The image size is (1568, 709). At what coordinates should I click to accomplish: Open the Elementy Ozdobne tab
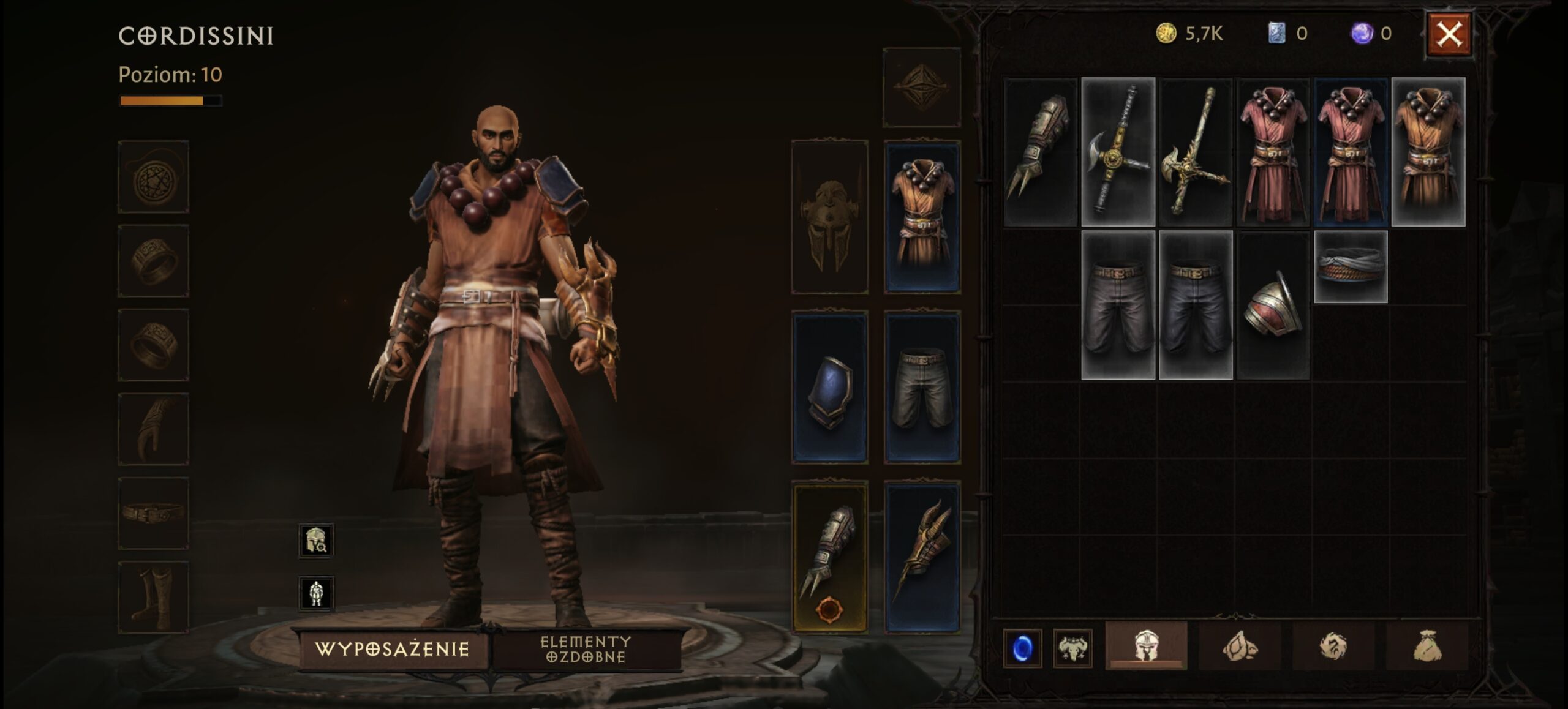click(x=586, y=649)
